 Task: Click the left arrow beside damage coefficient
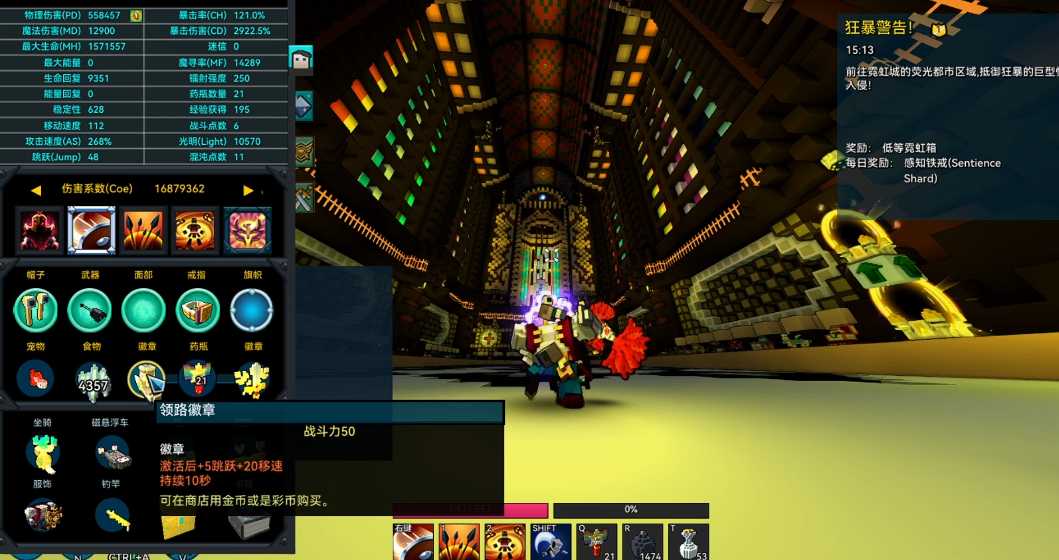36,190
